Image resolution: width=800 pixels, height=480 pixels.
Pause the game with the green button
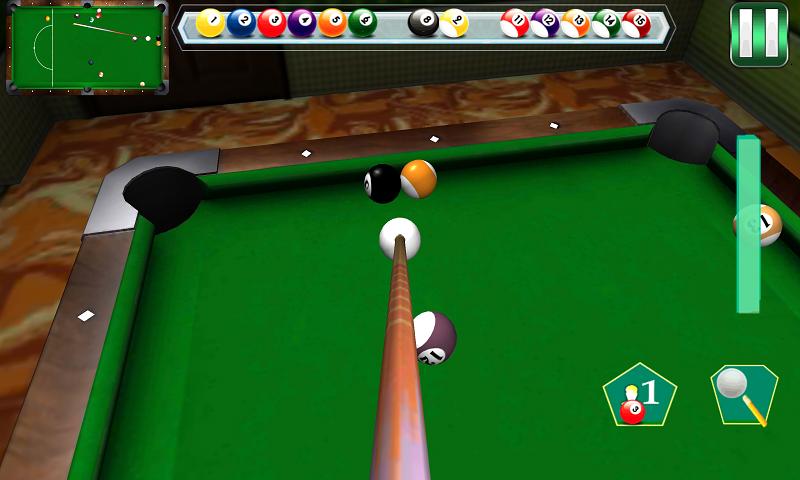pos(759,34)
